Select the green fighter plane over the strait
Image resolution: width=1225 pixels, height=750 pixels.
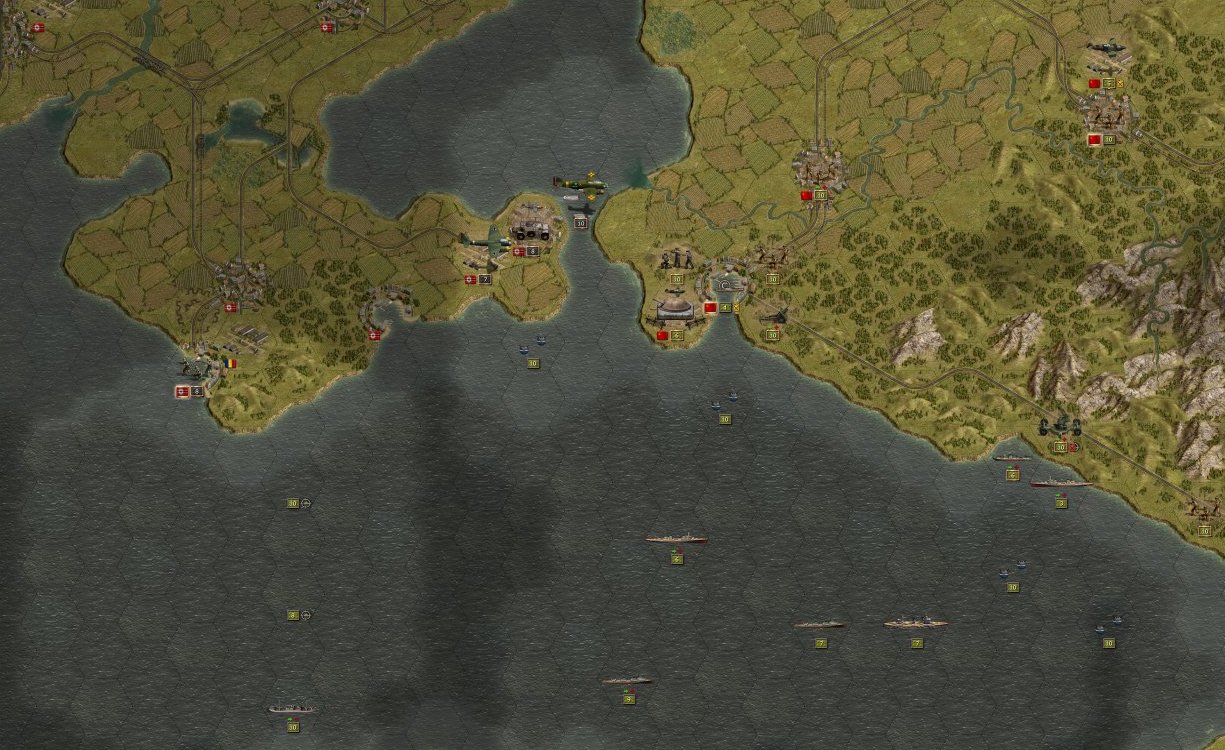pyautogui.click(x=580, y=184)
